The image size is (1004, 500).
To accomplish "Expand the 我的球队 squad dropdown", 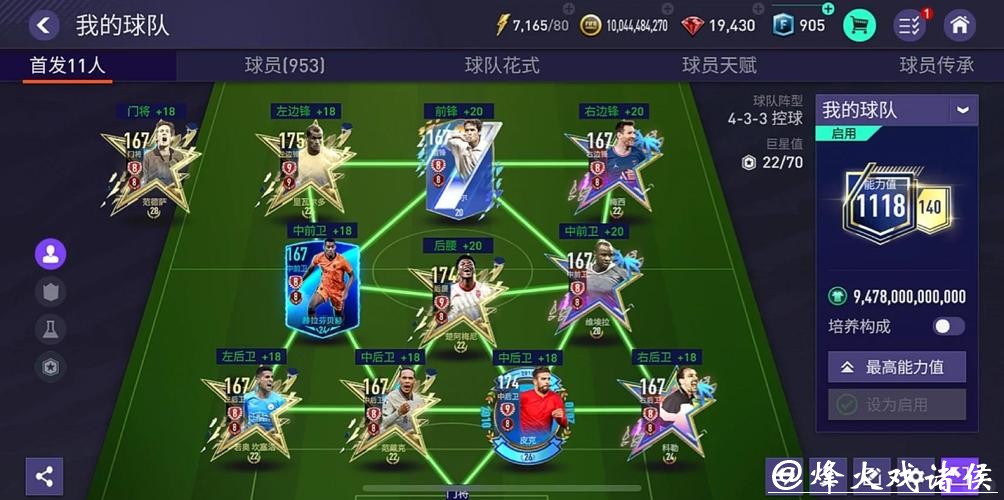I will (962, 110).
